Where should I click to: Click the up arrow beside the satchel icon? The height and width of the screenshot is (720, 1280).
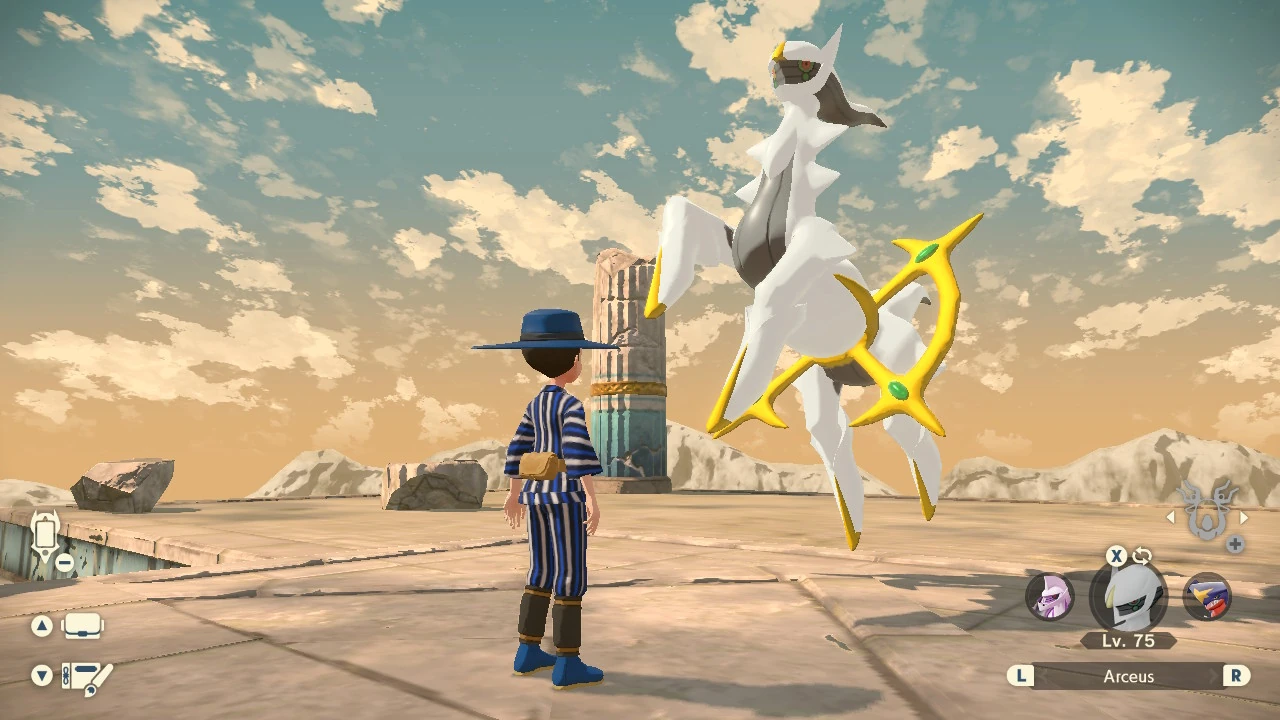[x=40, y=625]
